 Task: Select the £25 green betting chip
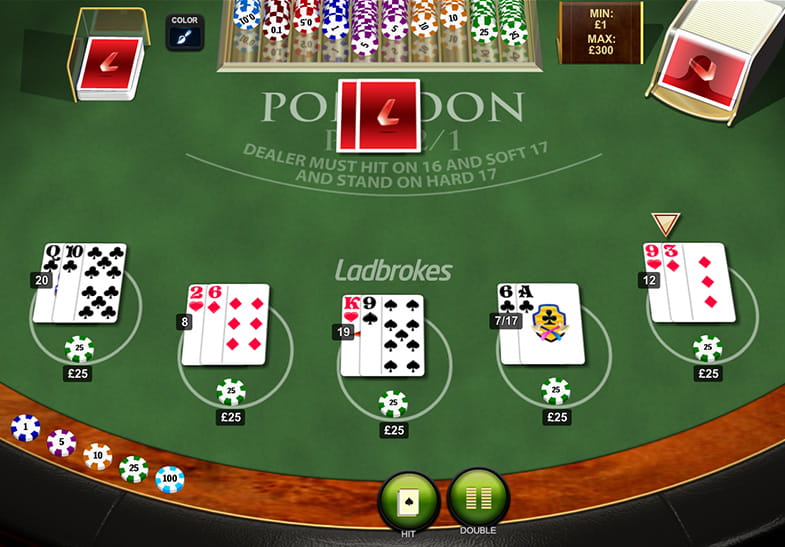pyautogui.click(x=133, y=468)
